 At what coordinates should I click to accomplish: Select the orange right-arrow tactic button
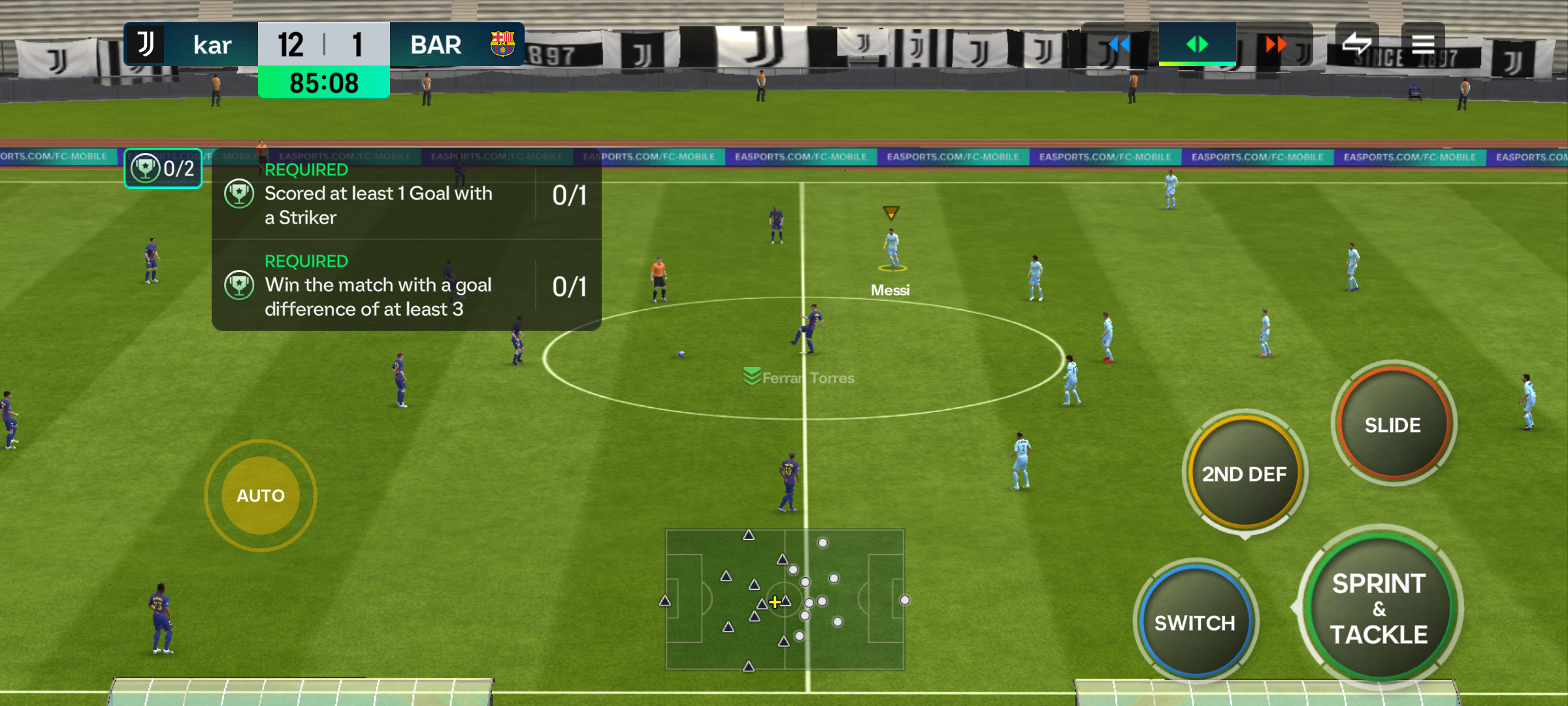(x=1275, y=44)
